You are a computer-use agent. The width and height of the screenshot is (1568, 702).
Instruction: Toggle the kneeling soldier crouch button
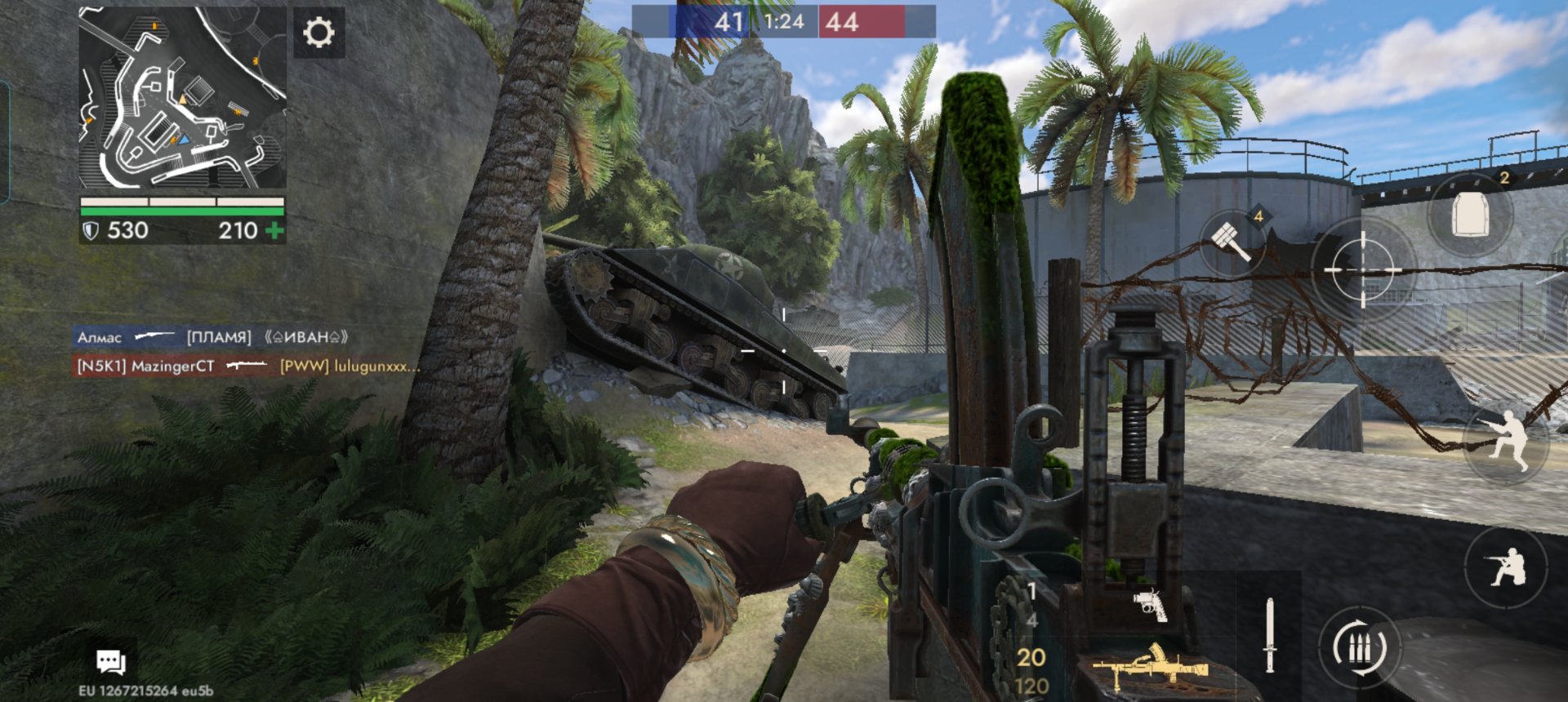[1507, 566]
